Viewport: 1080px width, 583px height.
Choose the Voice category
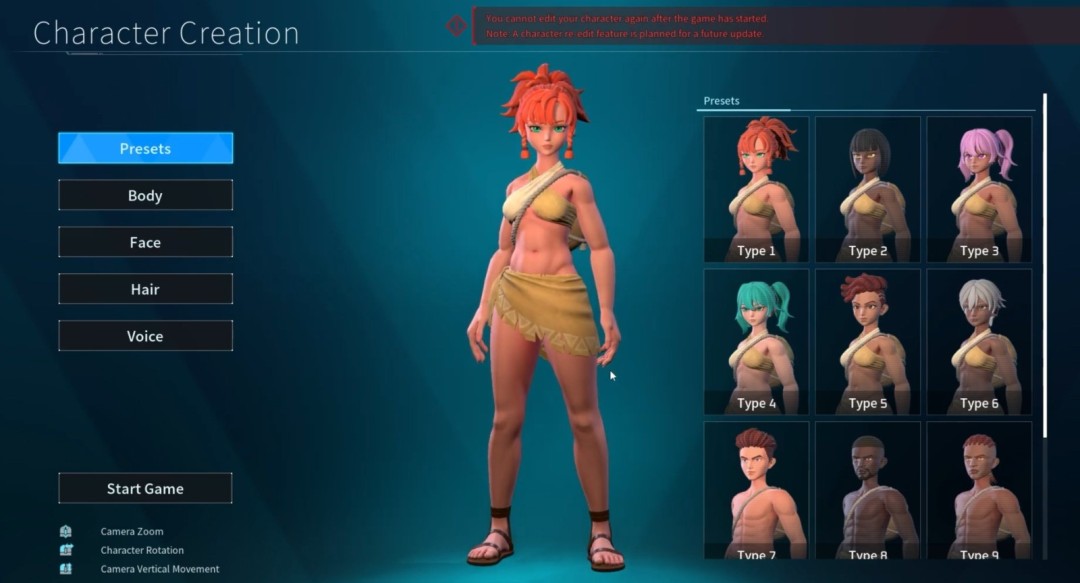[145, 336]
